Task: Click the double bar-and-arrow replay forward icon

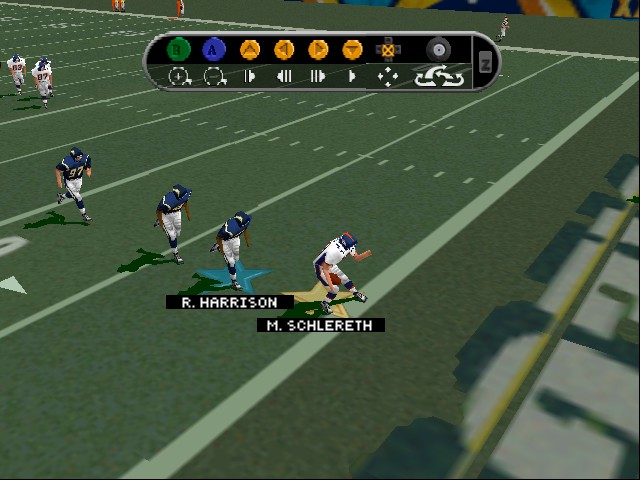Action: (x=318, y=76)
